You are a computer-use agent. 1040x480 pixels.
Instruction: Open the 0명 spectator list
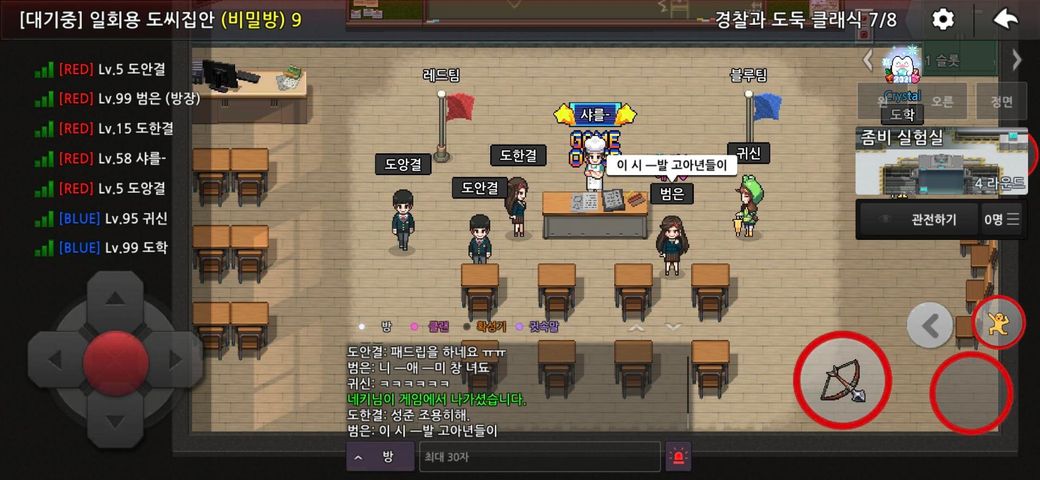tap(1001, 219)
